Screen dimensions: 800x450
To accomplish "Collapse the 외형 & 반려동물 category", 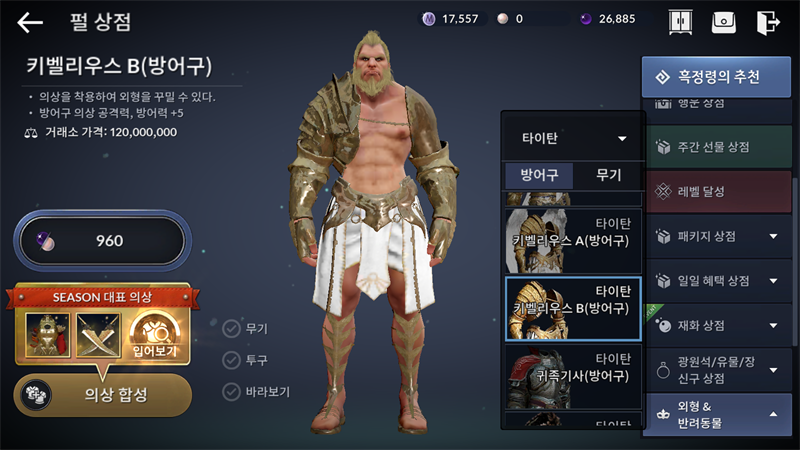I will pos(715,414).
